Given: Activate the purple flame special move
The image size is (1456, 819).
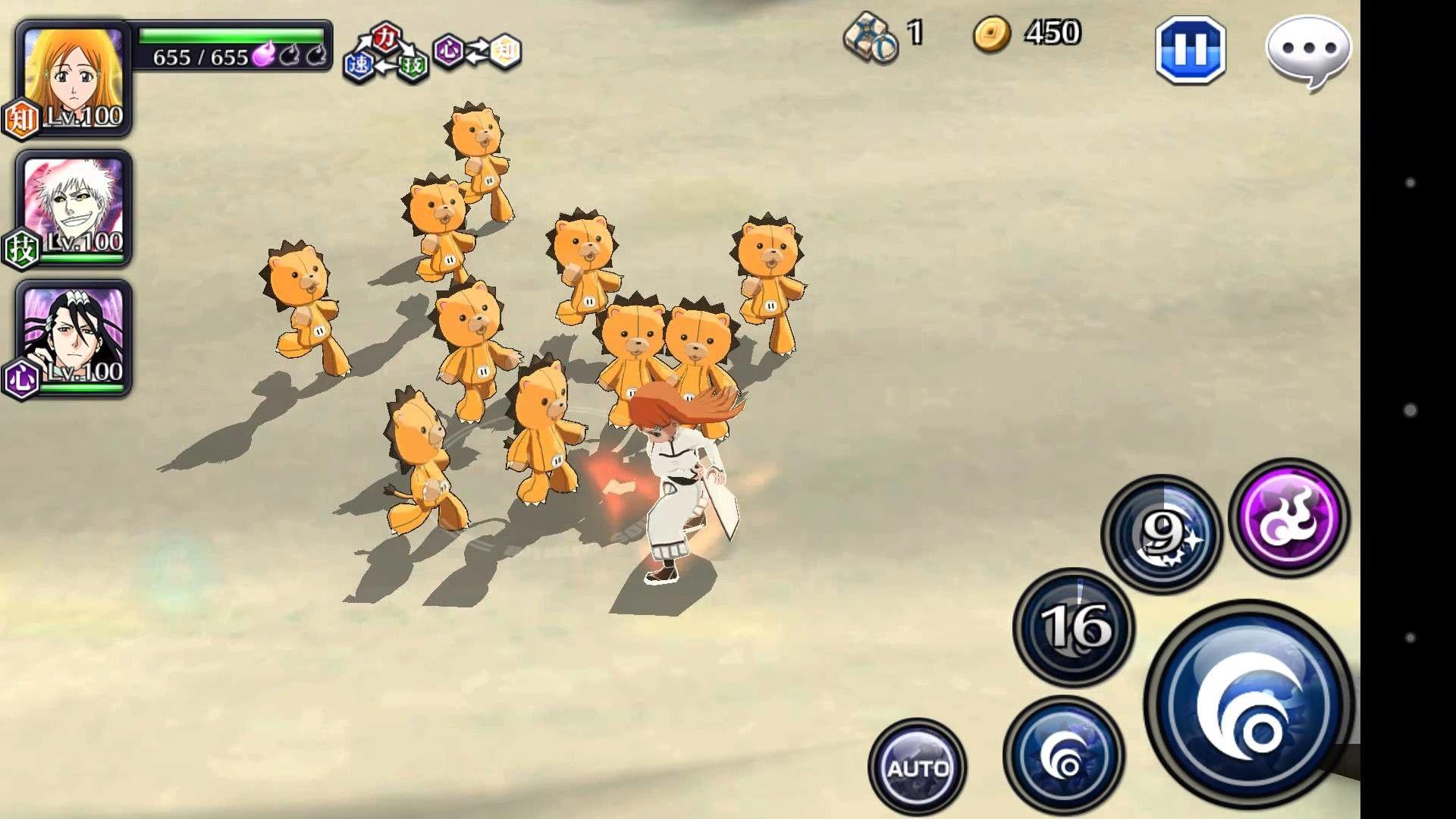Looking at the screenshot, I should pos(1289,517).
